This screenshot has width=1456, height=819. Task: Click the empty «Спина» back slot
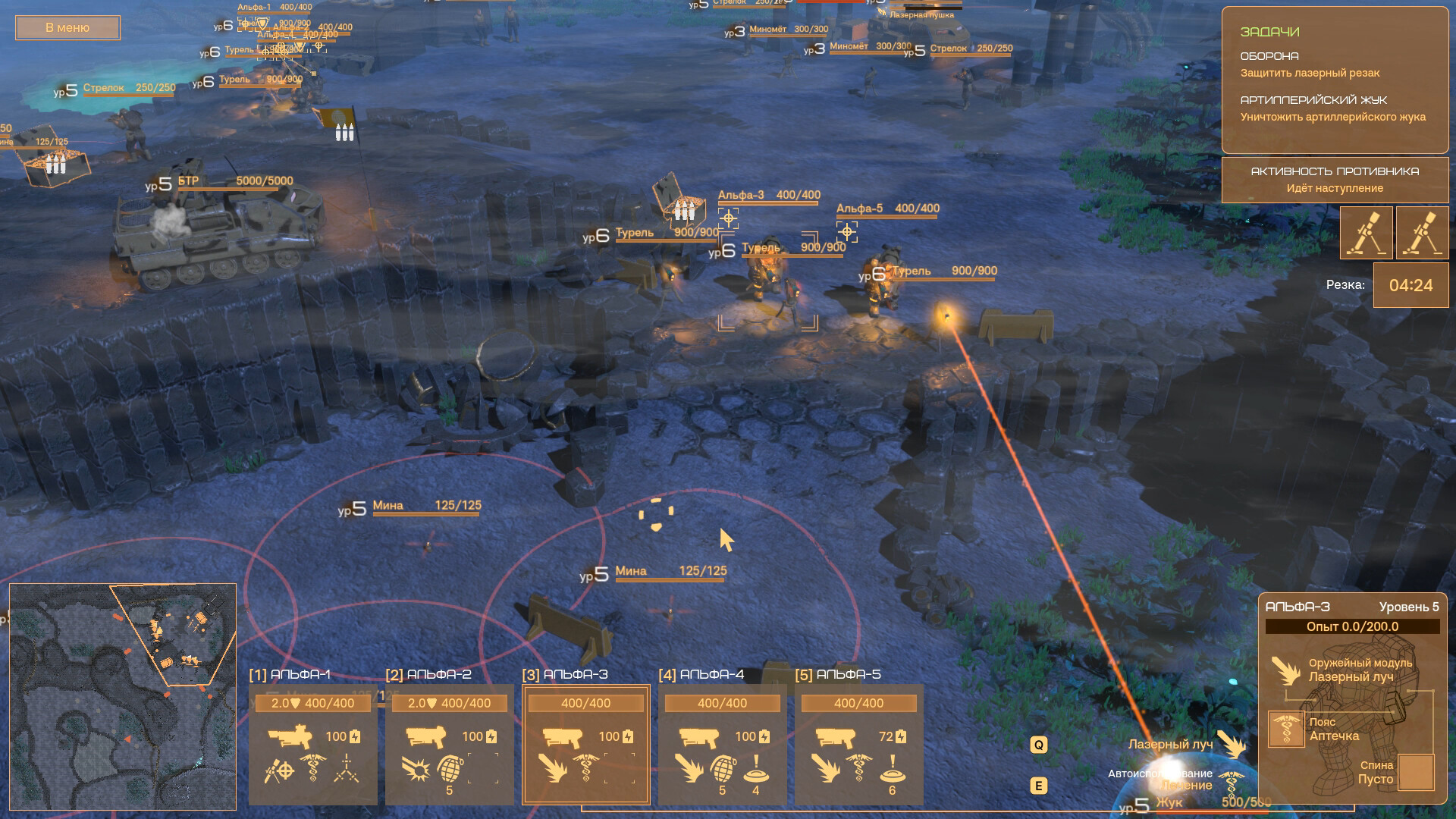point(1415,773)
